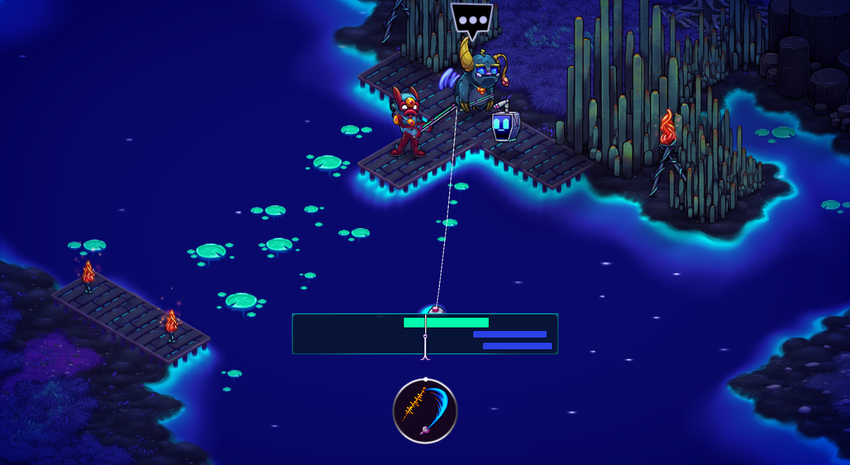Open the ellipsis speech bubble prompt
This screenshot has width=850, height=465.
point(472,19)
